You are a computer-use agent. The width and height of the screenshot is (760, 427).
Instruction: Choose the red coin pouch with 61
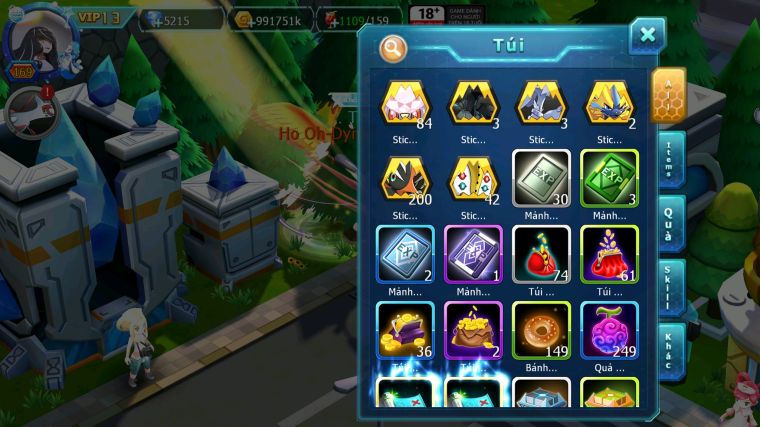point(609,253)
